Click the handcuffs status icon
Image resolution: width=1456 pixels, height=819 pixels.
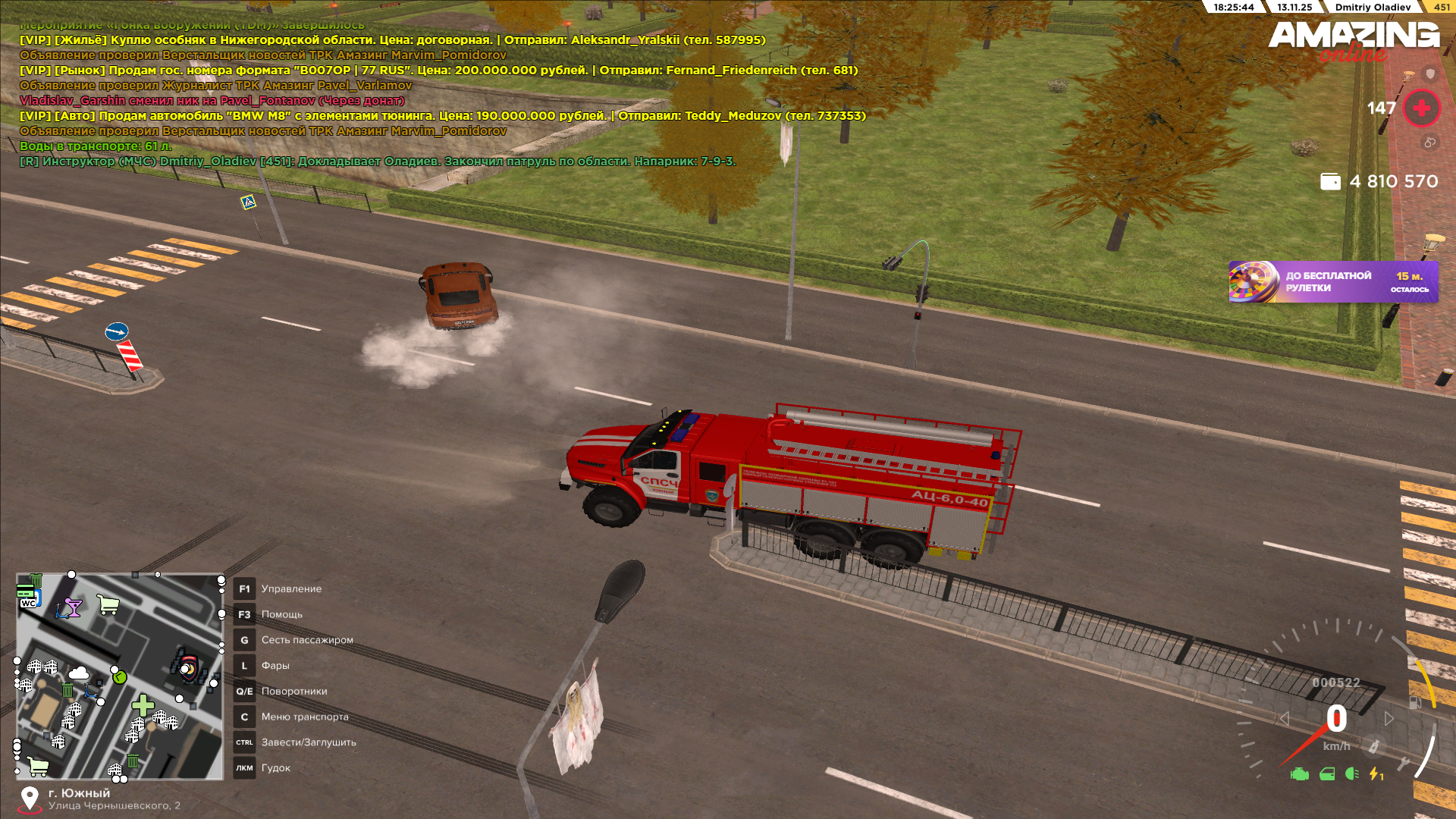[x=1429, y=143]
